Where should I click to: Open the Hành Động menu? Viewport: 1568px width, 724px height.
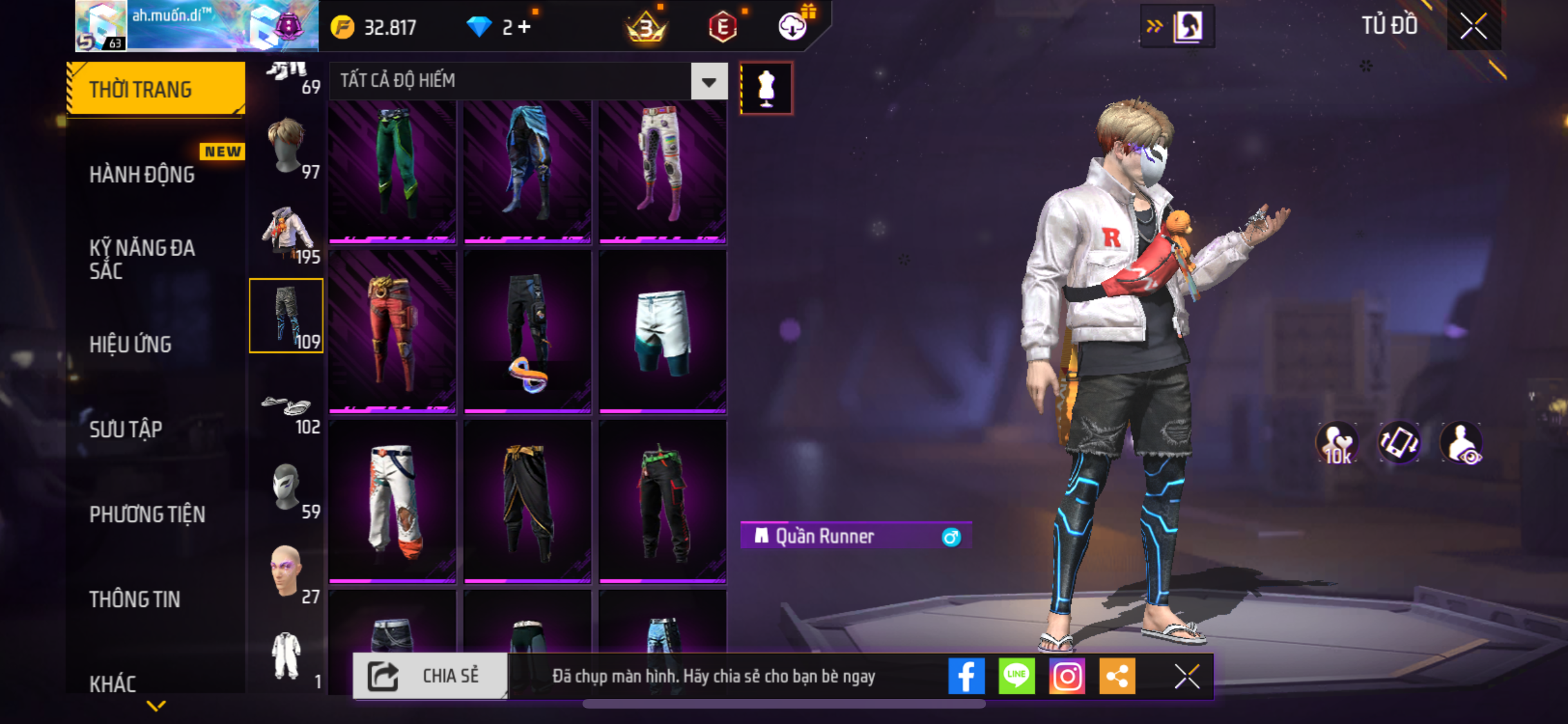click(x=142, y=174)
